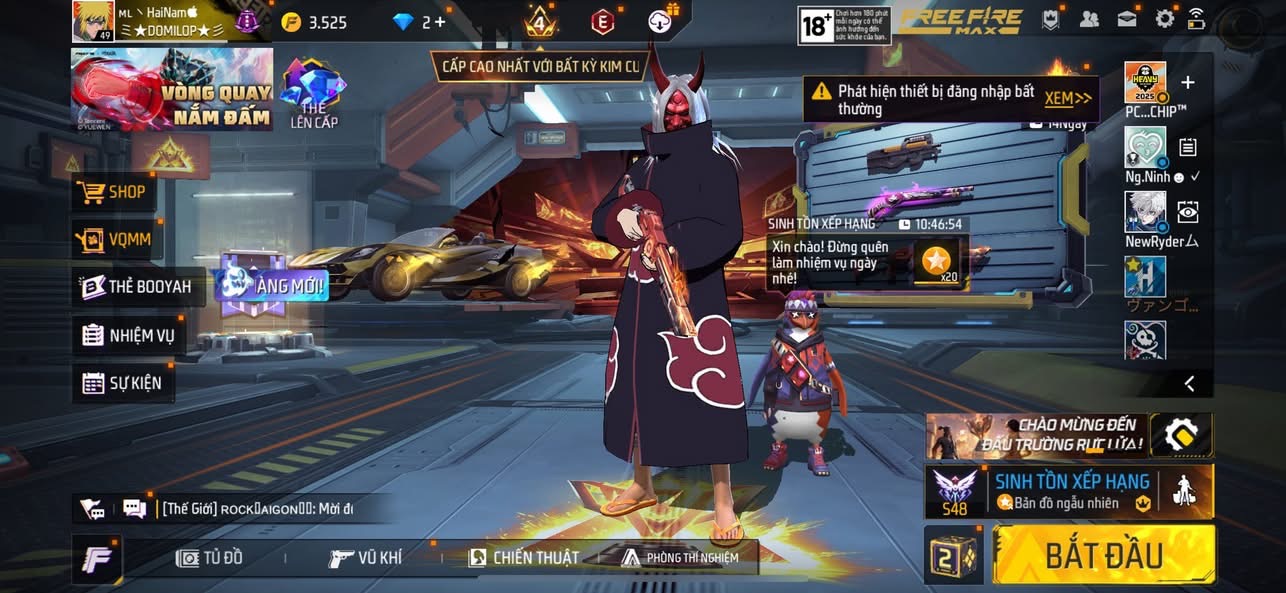Open the PHÒNG THÍ NGHIỆM lab tab

680,558
